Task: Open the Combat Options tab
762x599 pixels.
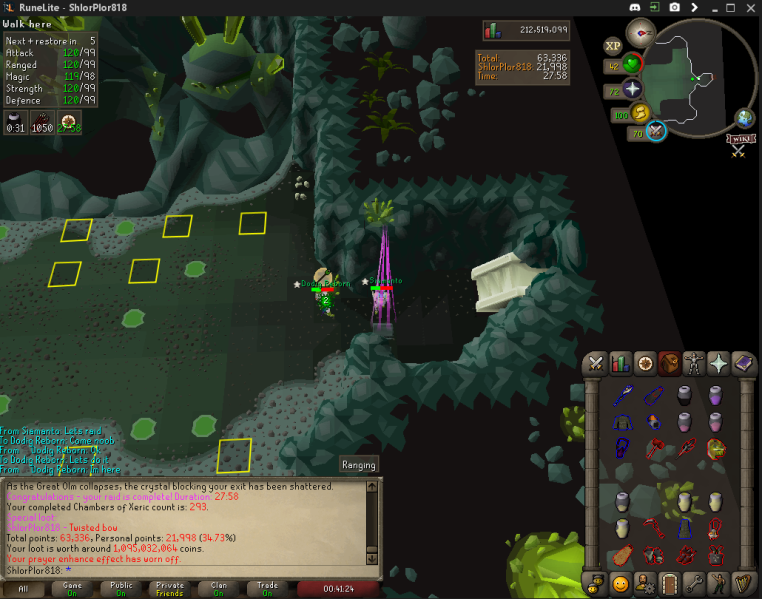Action: tap(597, 363)
